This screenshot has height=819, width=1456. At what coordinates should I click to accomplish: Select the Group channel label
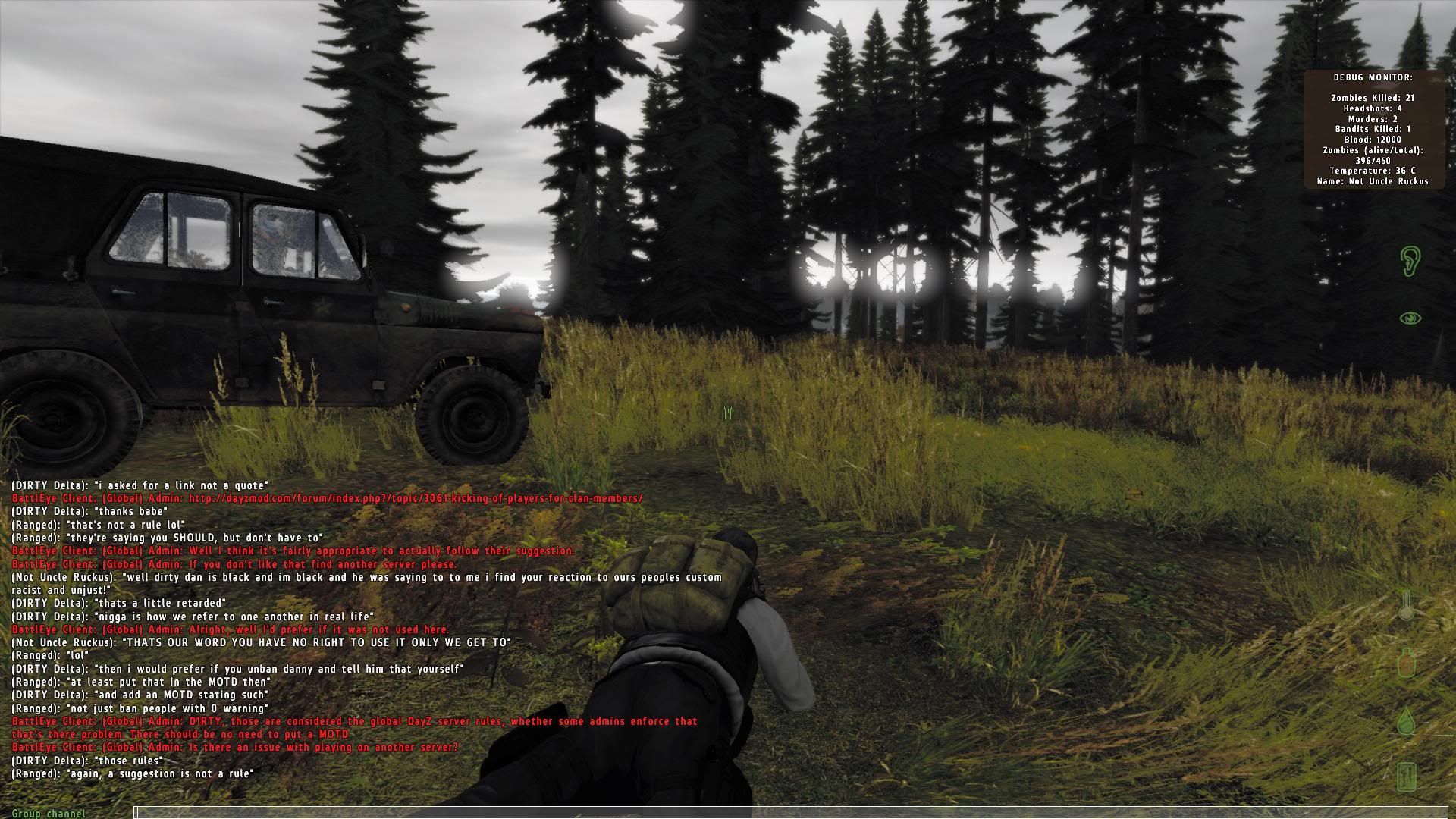click(x=49, y=814)
